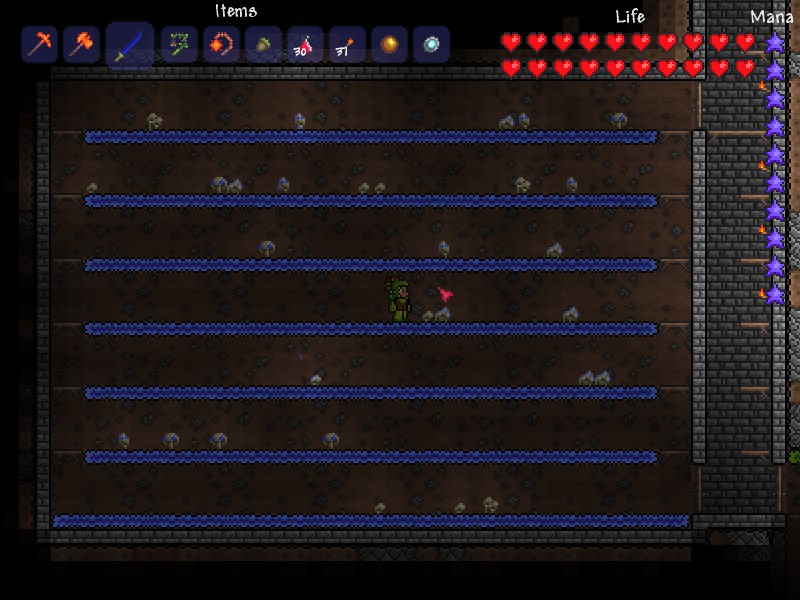Select the torch stack slot

click(347, 44)
